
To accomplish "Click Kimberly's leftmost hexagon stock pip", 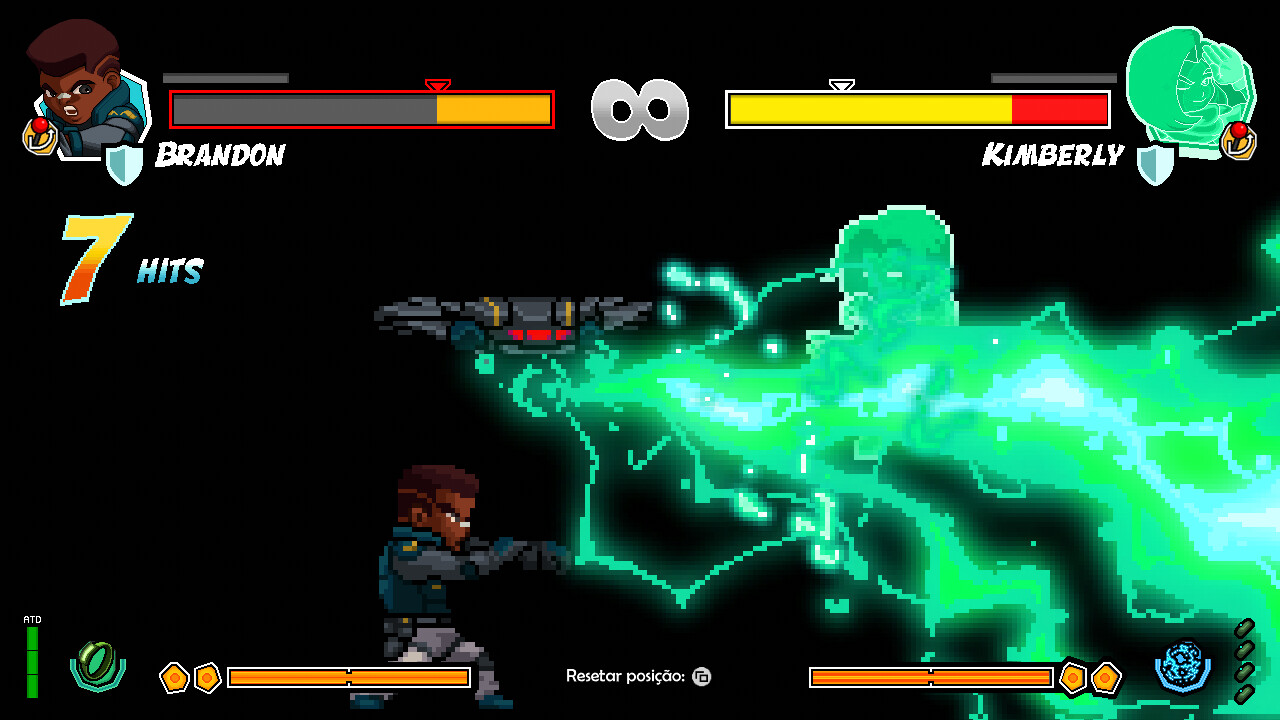I will (x=1073, y=677).
